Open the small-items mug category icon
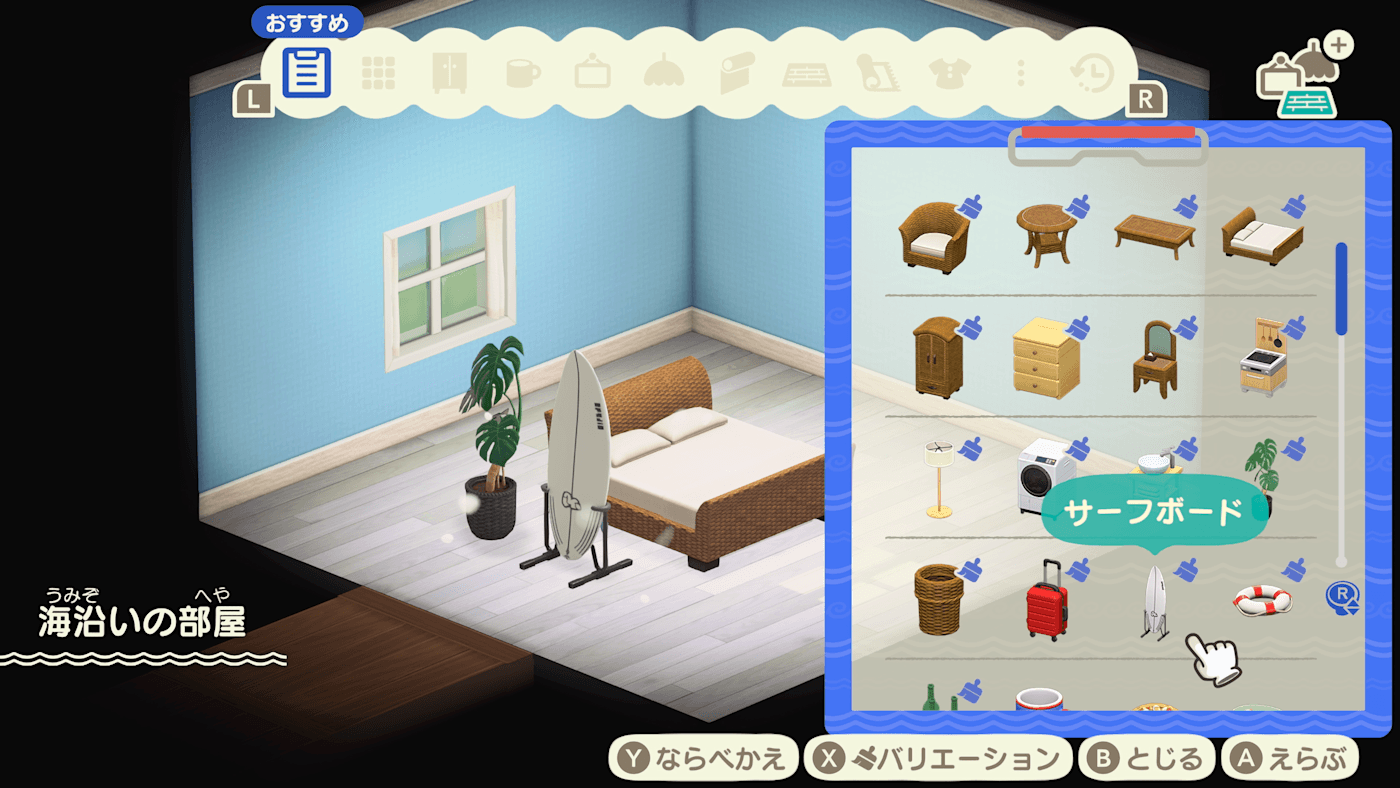This screenshot has height=788, width=1400. (x=520, y=72)
